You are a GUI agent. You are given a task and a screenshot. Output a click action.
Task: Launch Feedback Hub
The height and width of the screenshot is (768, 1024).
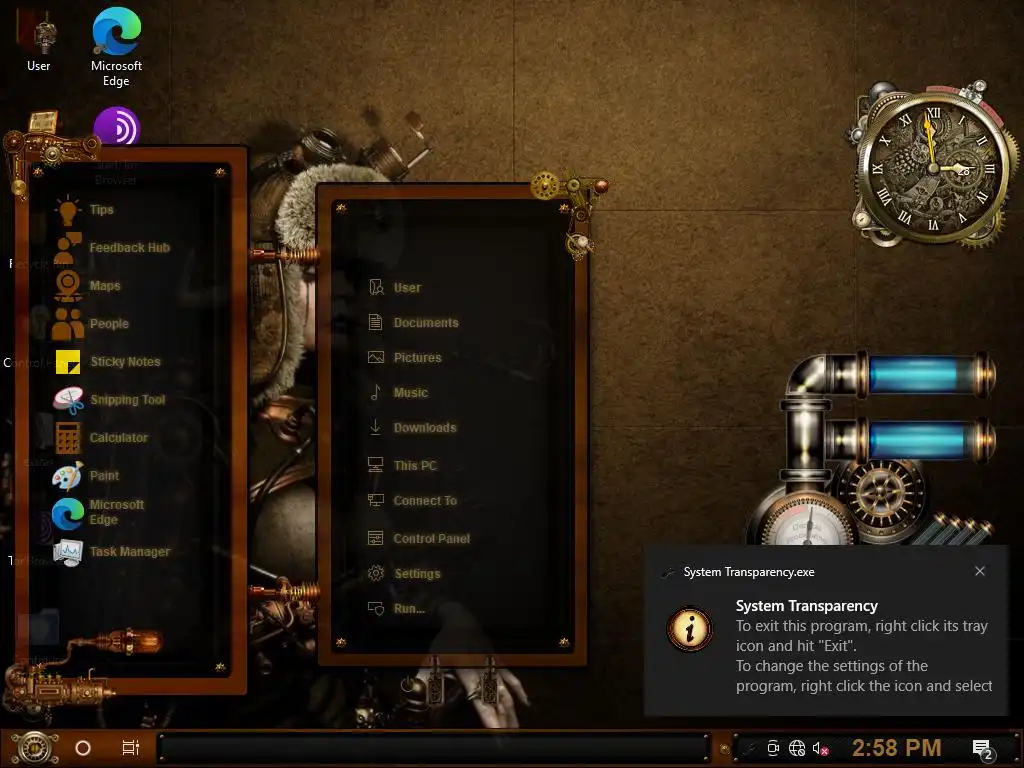pyautogui.click(x=128, y=248)
